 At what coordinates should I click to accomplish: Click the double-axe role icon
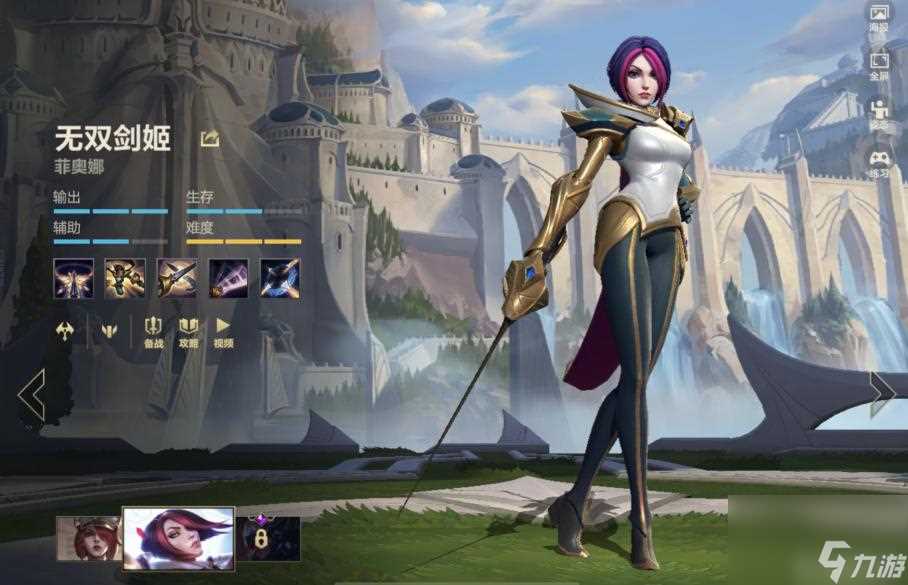click(64, 329)
